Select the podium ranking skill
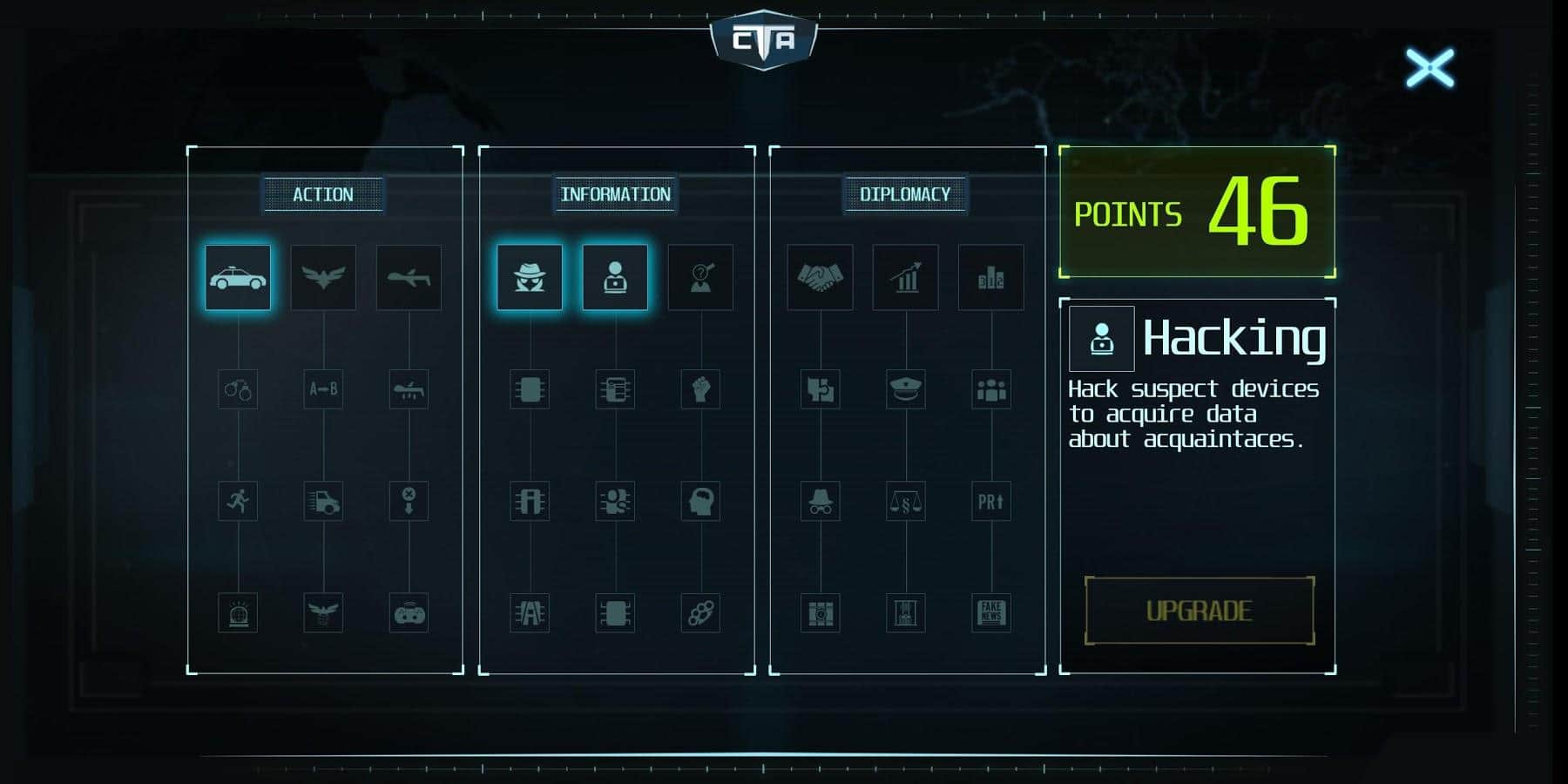This screenshot has width=1568, height=784. point(990,278)
